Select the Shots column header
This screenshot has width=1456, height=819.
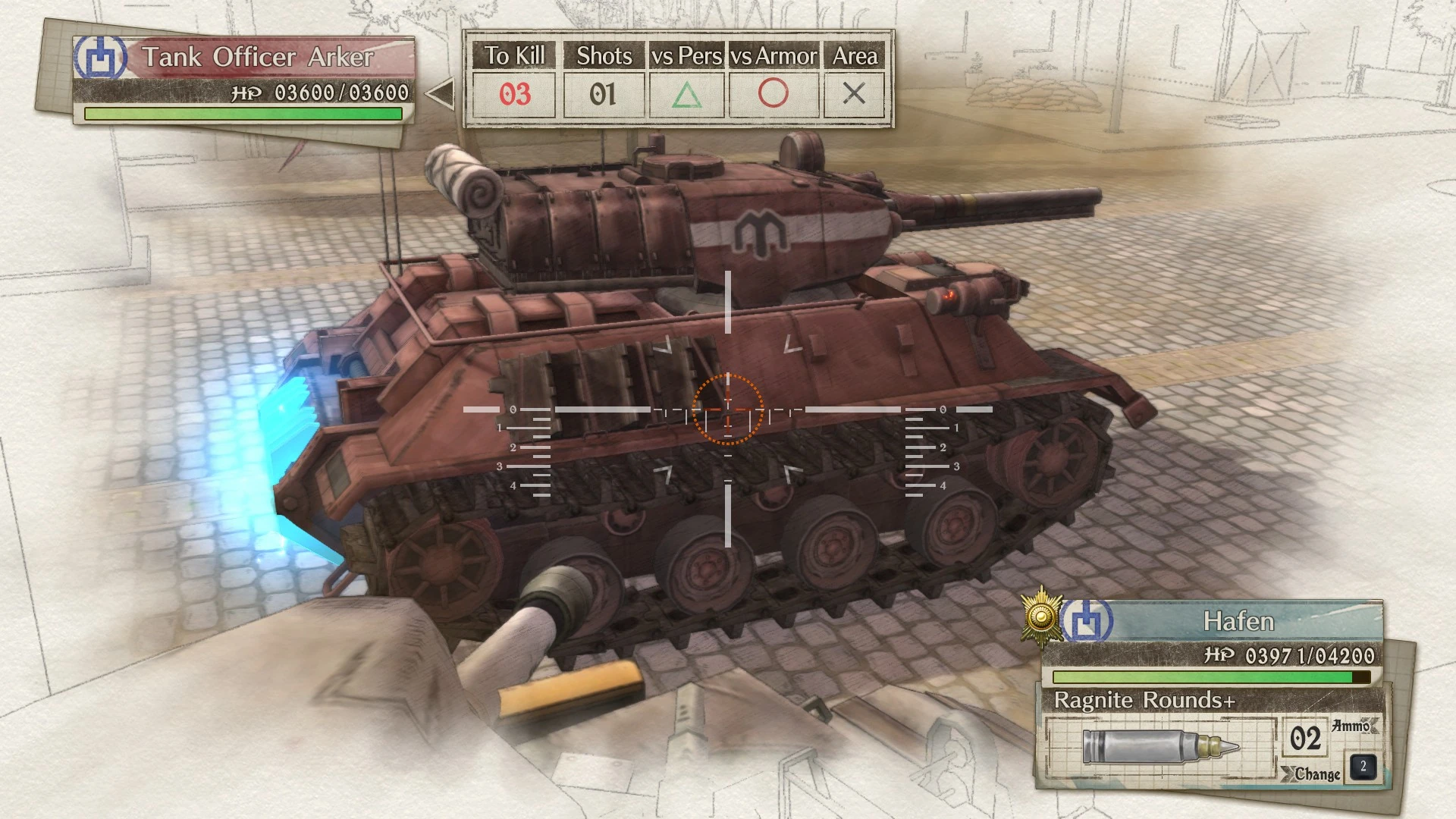pyautogui.click(x=604, y=55)
